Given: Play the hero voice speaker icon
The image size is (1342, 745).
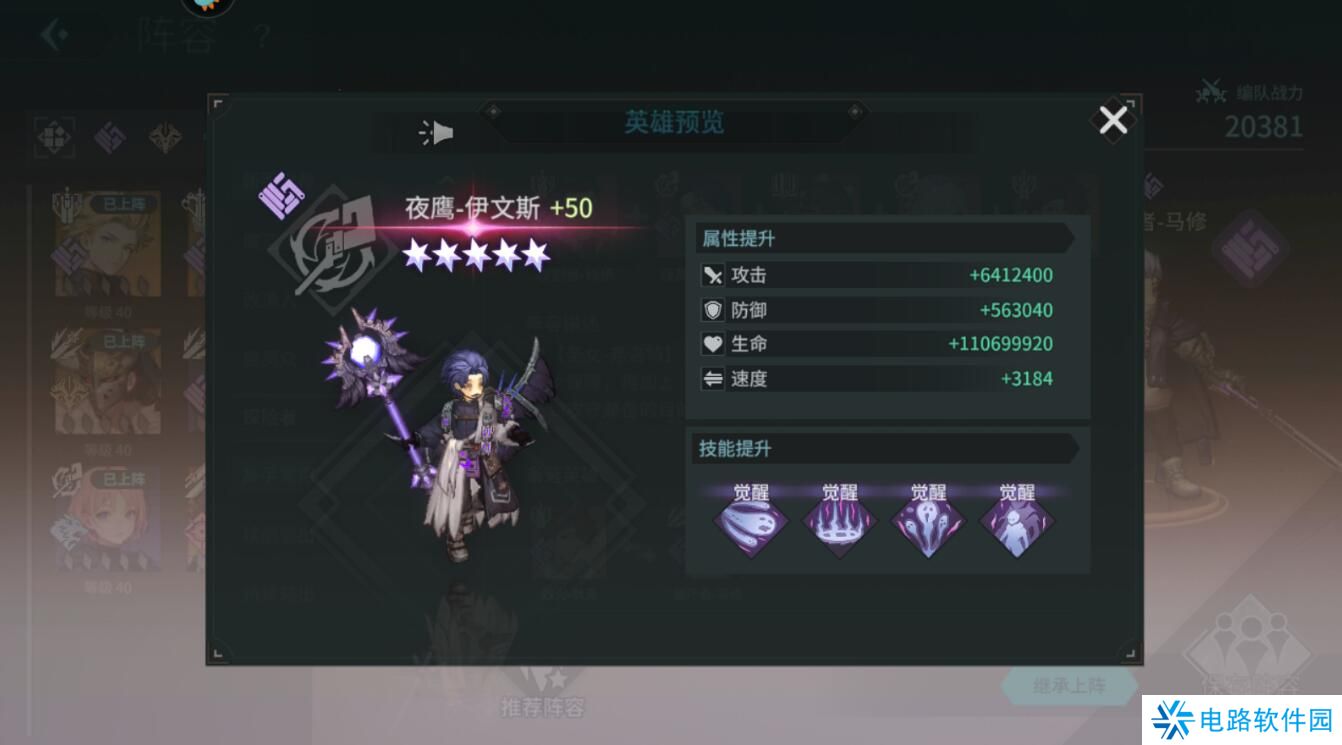Looking at the screenshot, I should 437,133.
